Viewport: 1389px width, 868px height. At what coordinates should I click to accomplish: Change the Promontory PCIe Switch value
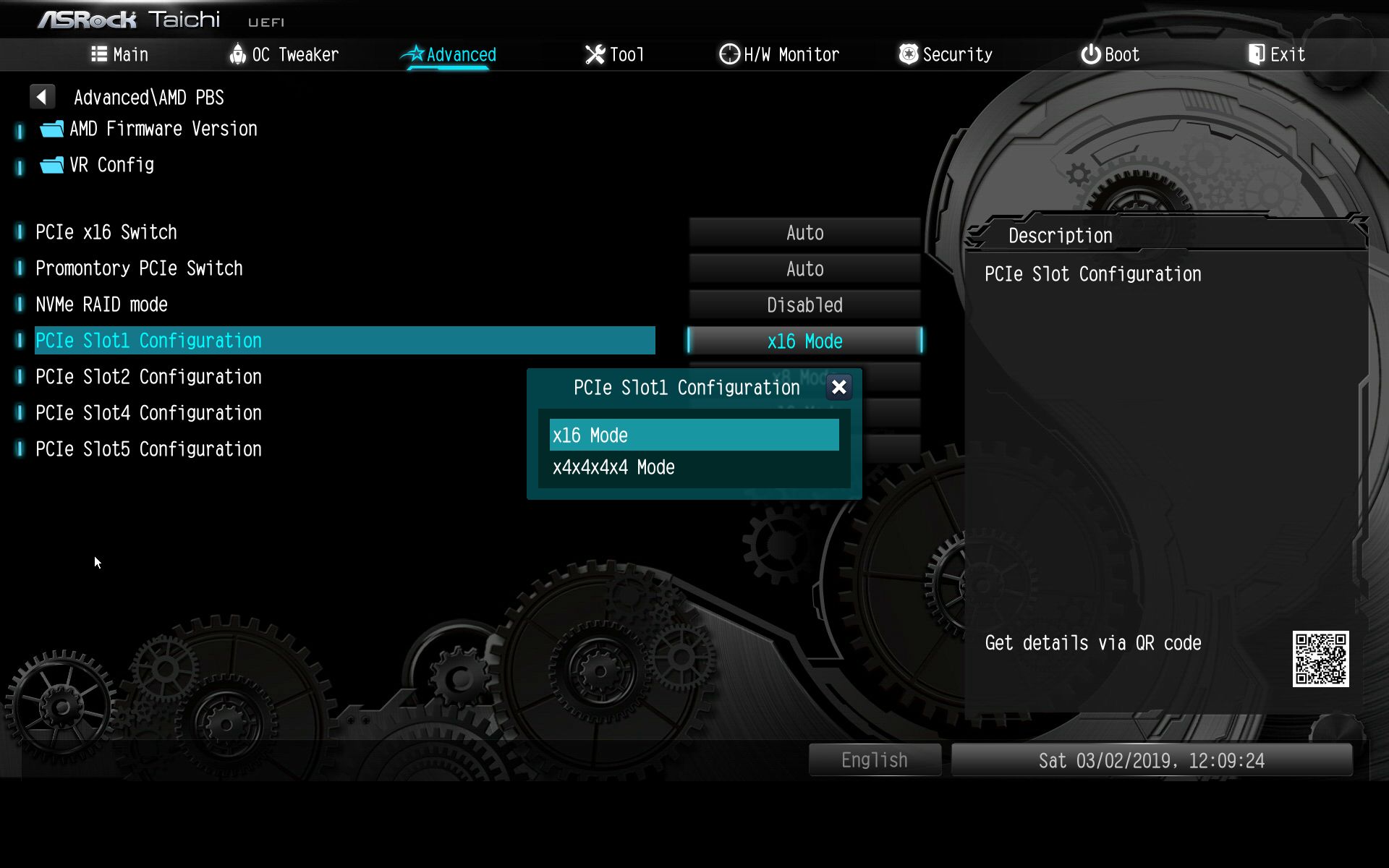[x=804, y=268]
